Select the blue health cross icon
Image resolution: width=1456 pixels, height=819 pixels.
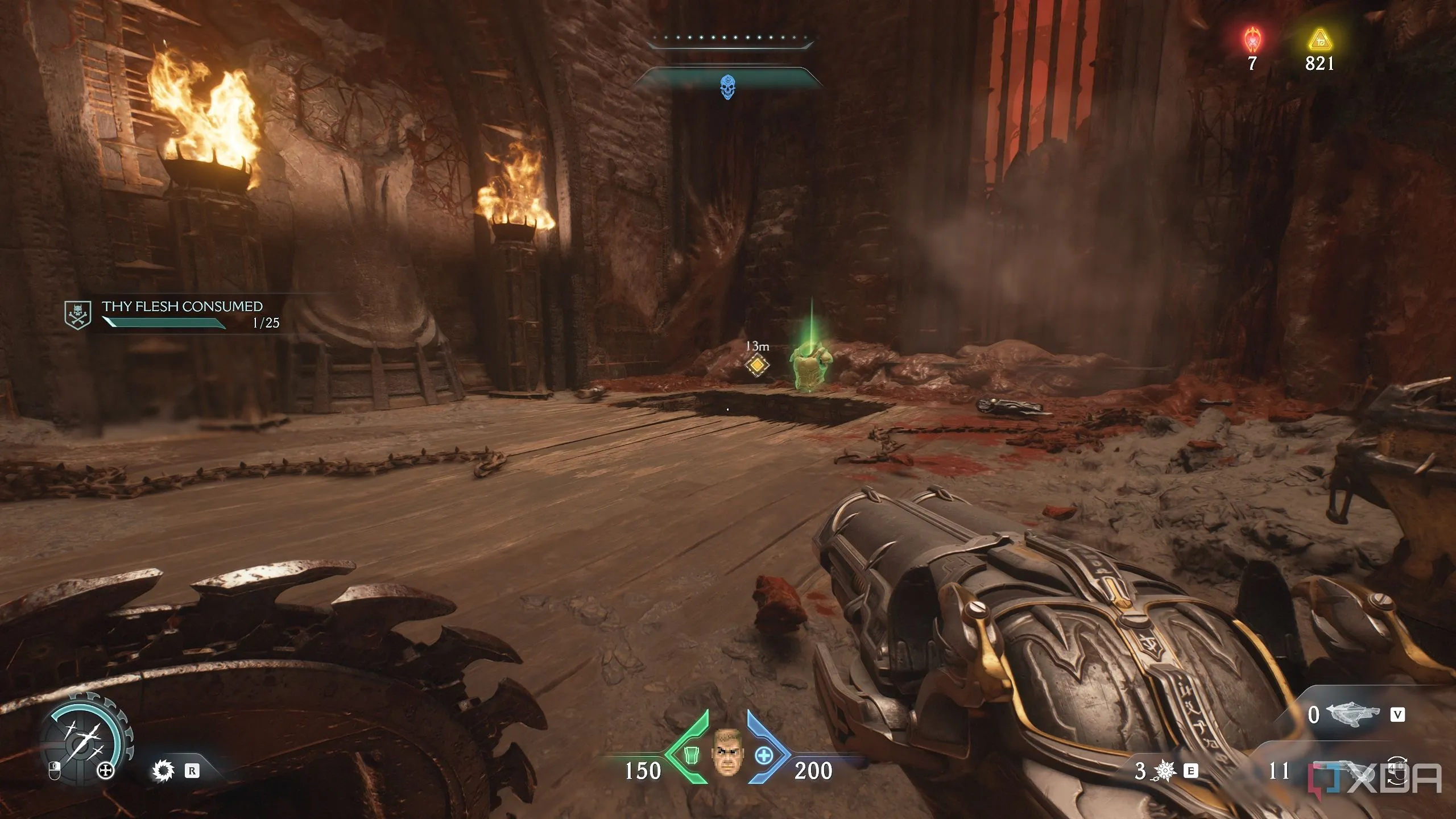click(x=763, y=755)
